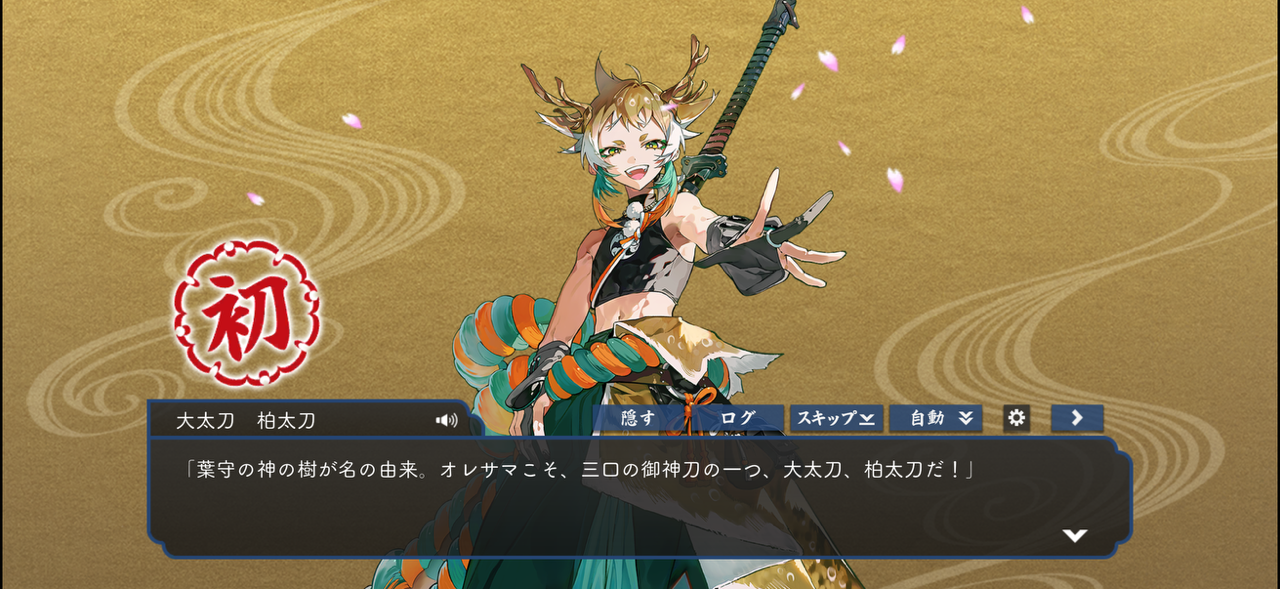Advance dialogue with the down arrow
Image resolution: width=1280 pixels, height=589 pixels.
pyautogui.click(x=1075, y=536)
